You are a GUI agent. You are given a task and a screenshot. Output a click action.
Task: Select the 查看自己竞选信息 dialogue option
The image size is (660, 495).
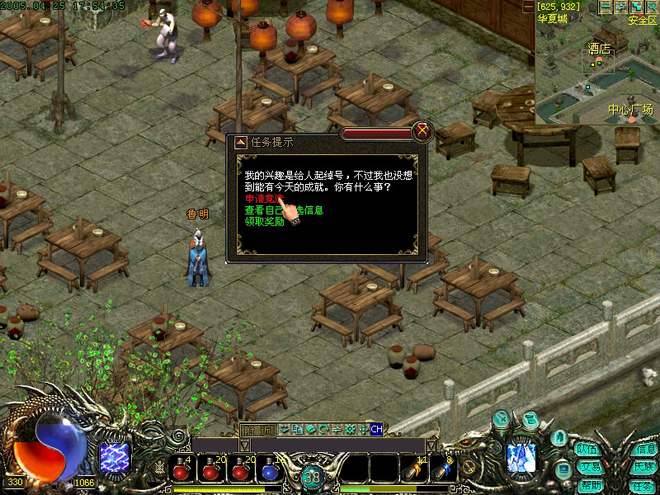click(286, 210)
